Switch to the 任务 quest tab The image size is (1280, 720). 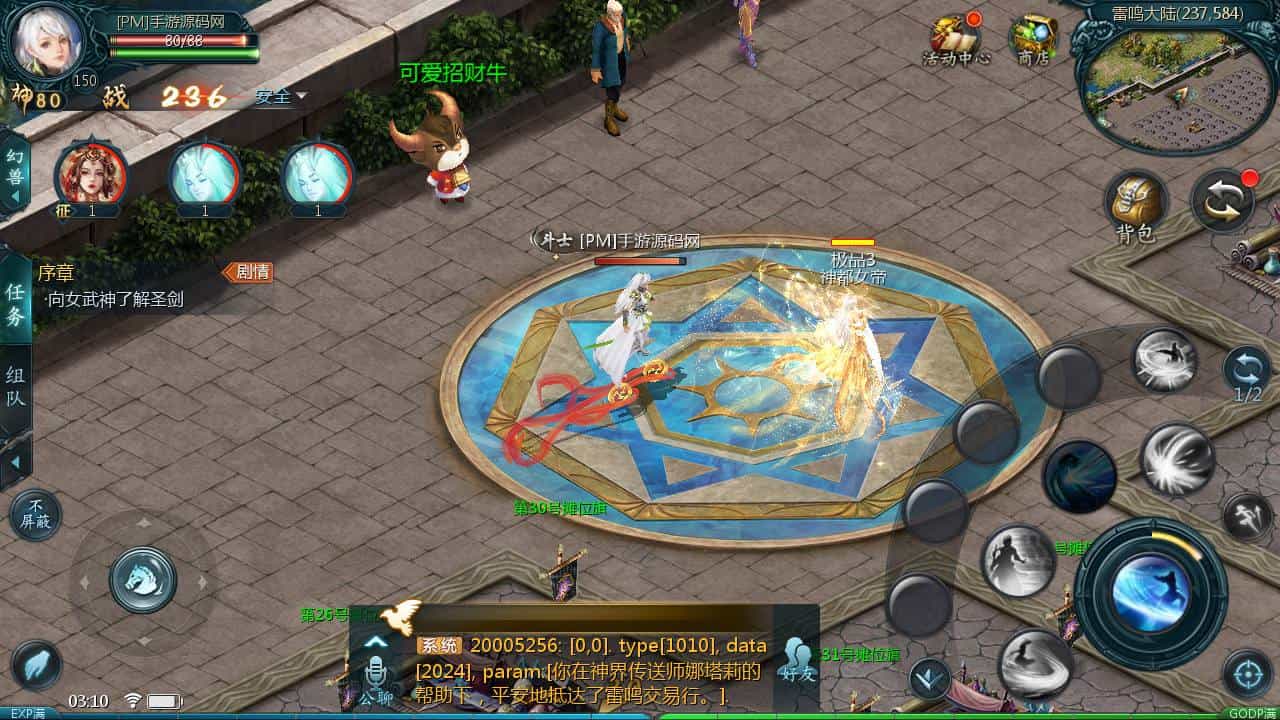click(x=15, y=303)
